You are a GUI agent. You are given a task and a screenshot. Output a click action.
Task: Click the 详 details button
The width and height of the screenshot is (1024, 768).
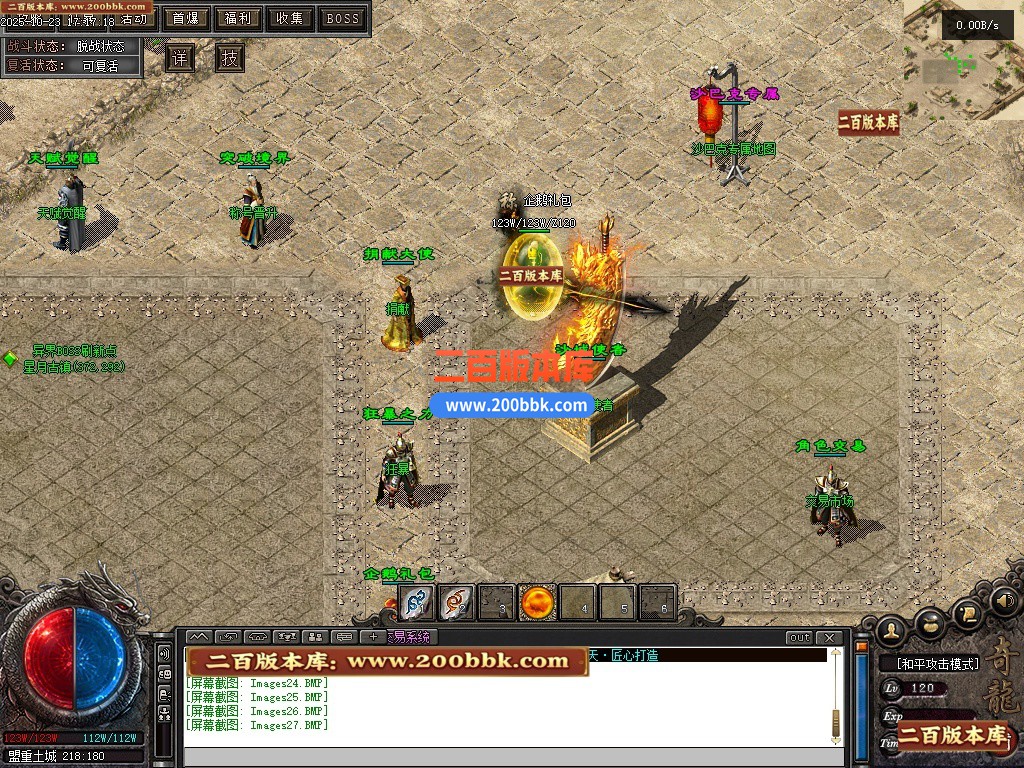tap(179, 58)
